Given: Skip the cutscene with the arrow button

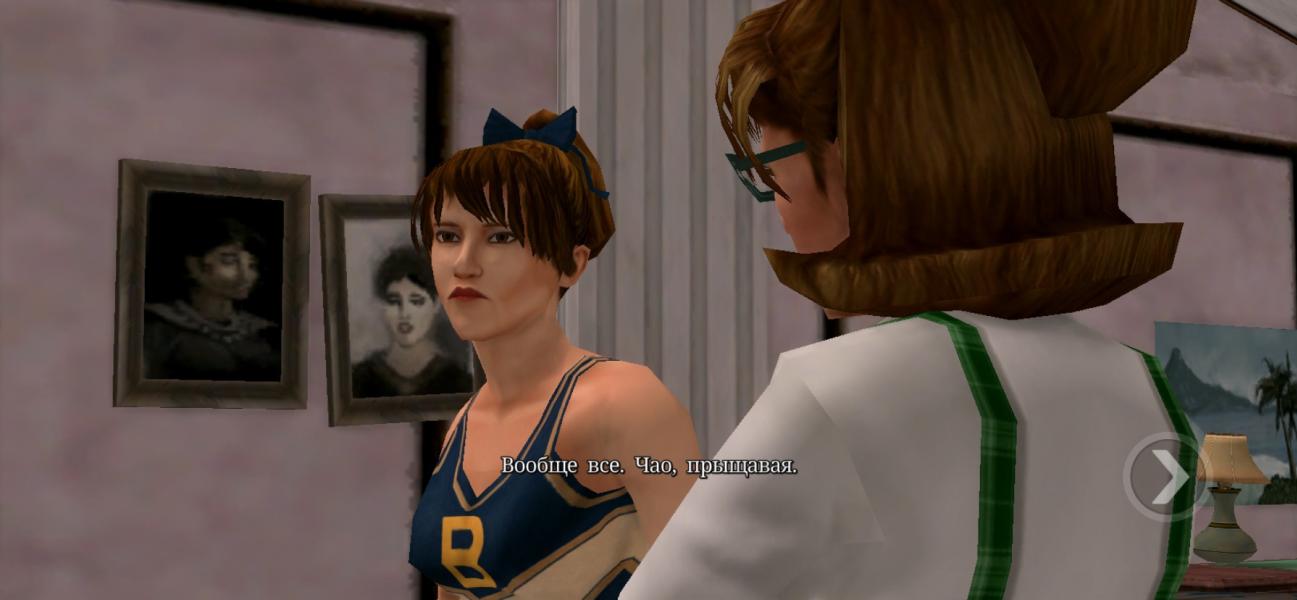Looking at the screenshot, I should (x=1163, y=477).
